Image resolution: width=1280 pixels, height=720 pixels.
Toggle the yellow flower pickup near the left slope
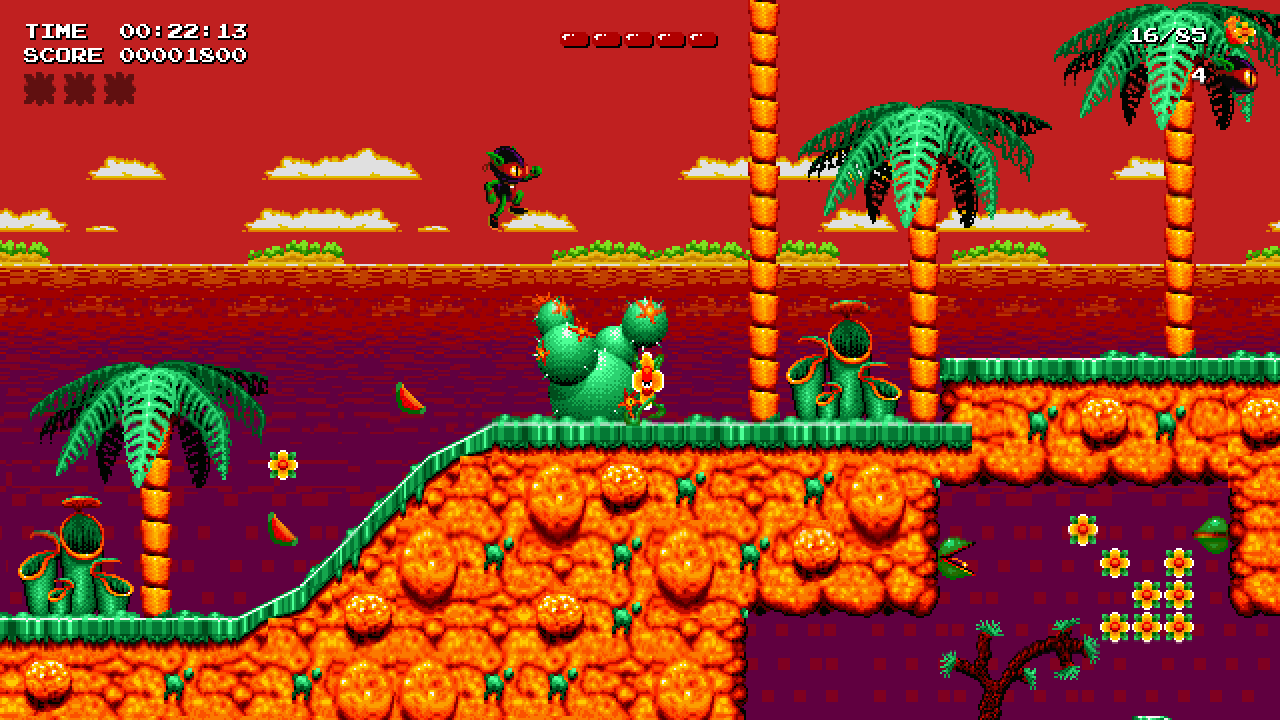[284, 463]
